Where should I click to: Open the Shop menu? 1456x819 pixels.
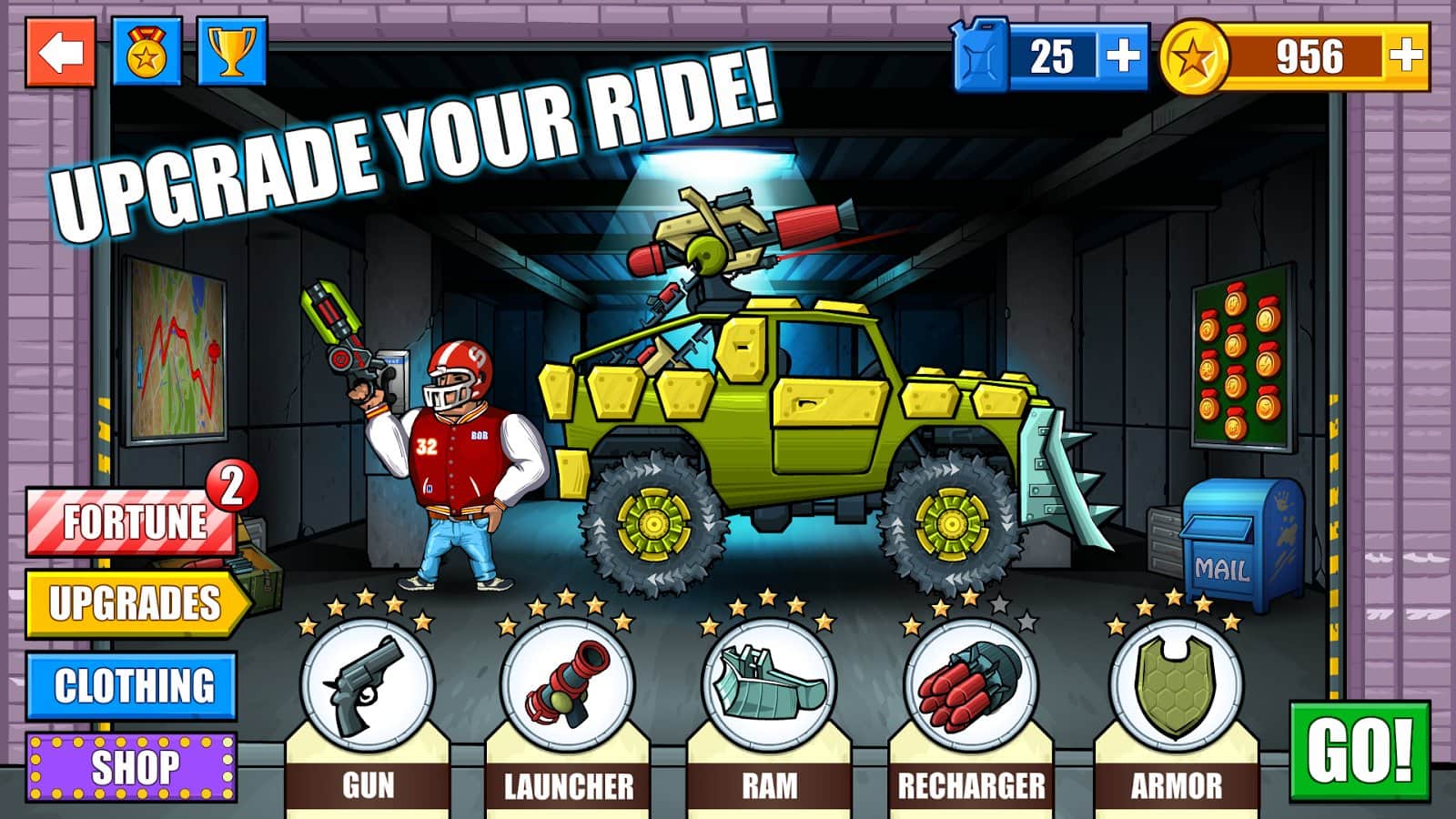(x=132, y=764)
